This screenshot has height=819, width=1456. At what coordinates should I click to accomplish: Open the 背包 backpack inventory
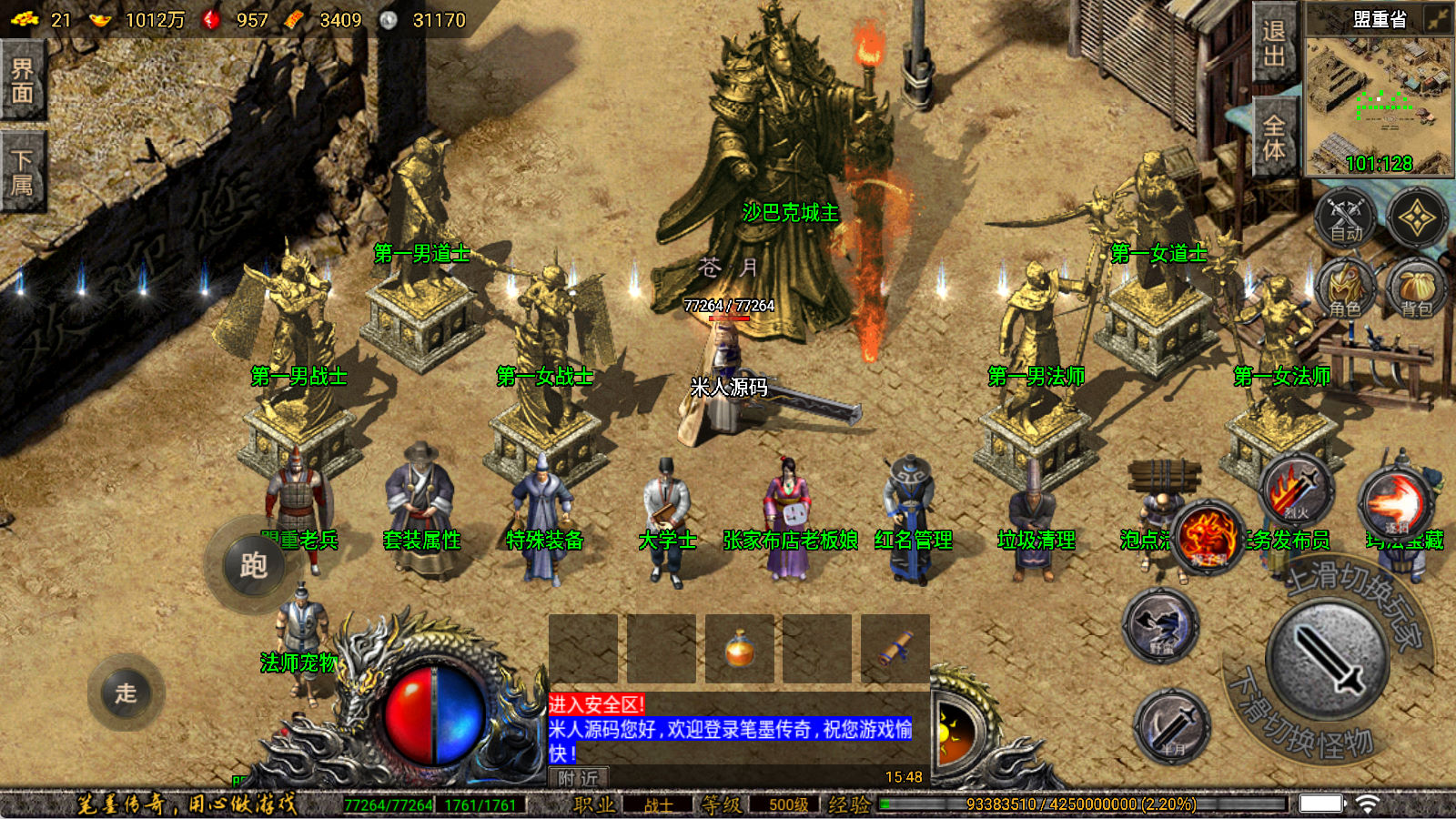pos(1416,289)
